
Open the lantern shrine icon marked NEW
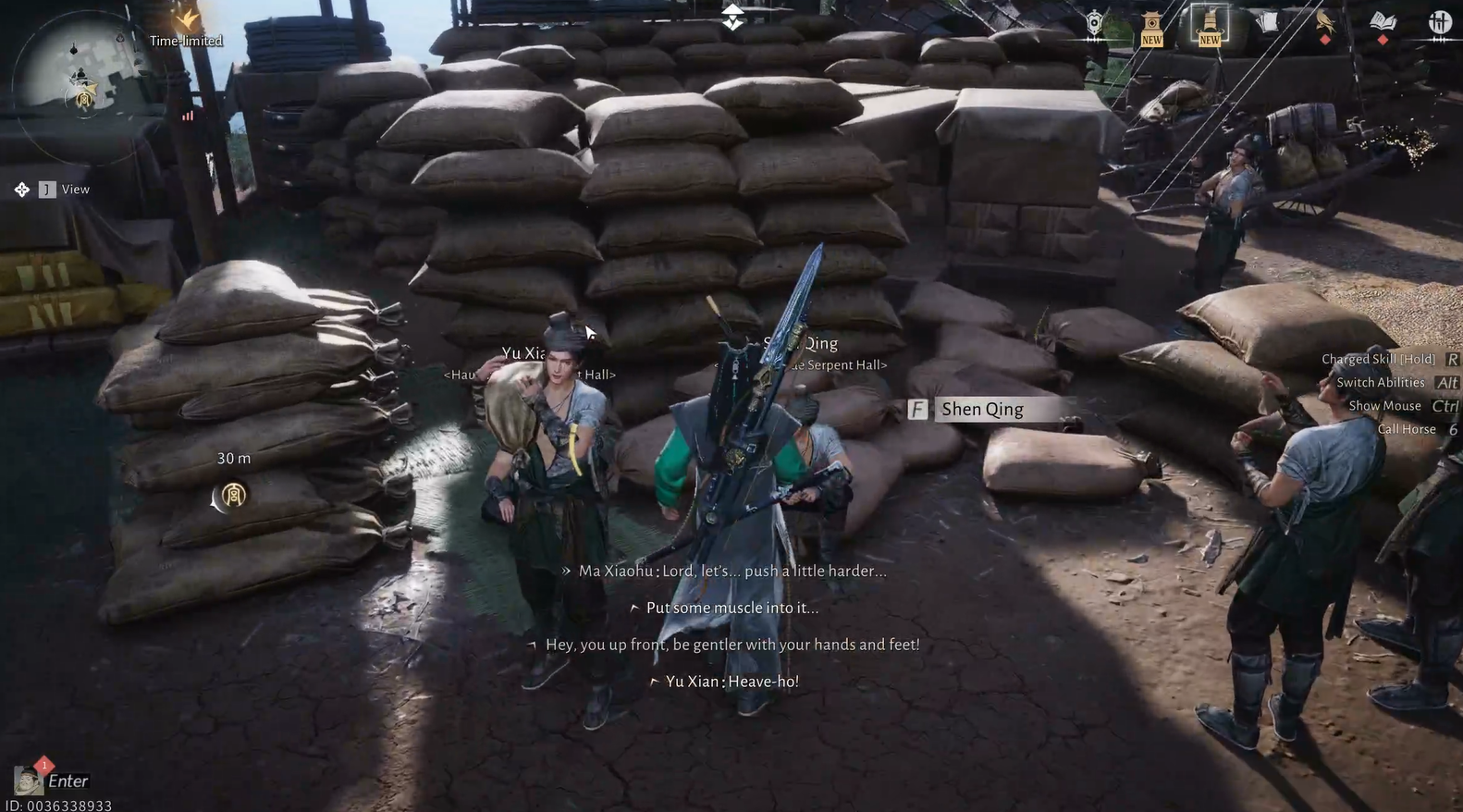[x=1151, y=26]
